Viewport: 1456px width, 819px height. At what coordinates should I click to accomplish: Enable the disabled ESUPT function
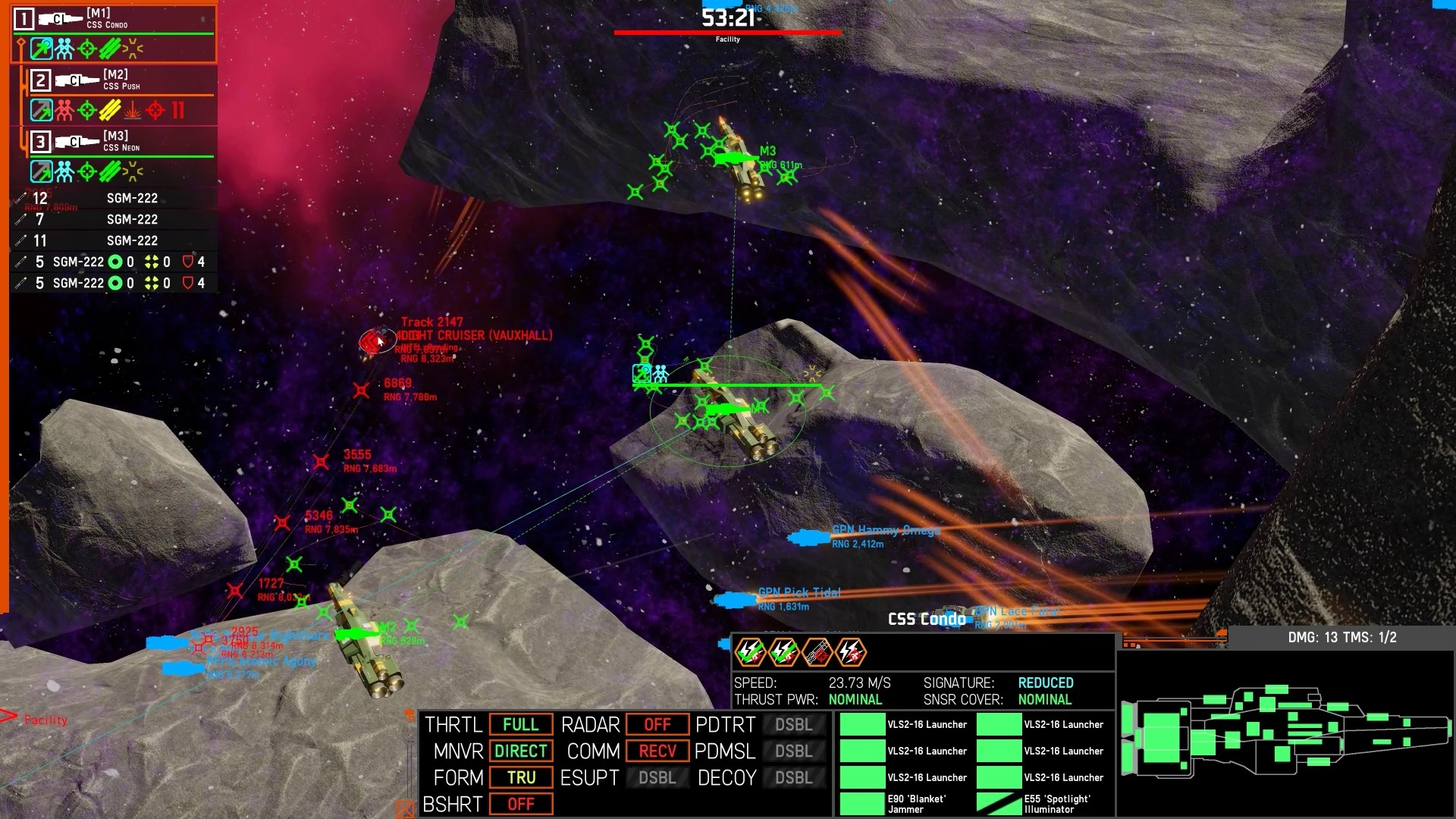[x=657, y=777]
